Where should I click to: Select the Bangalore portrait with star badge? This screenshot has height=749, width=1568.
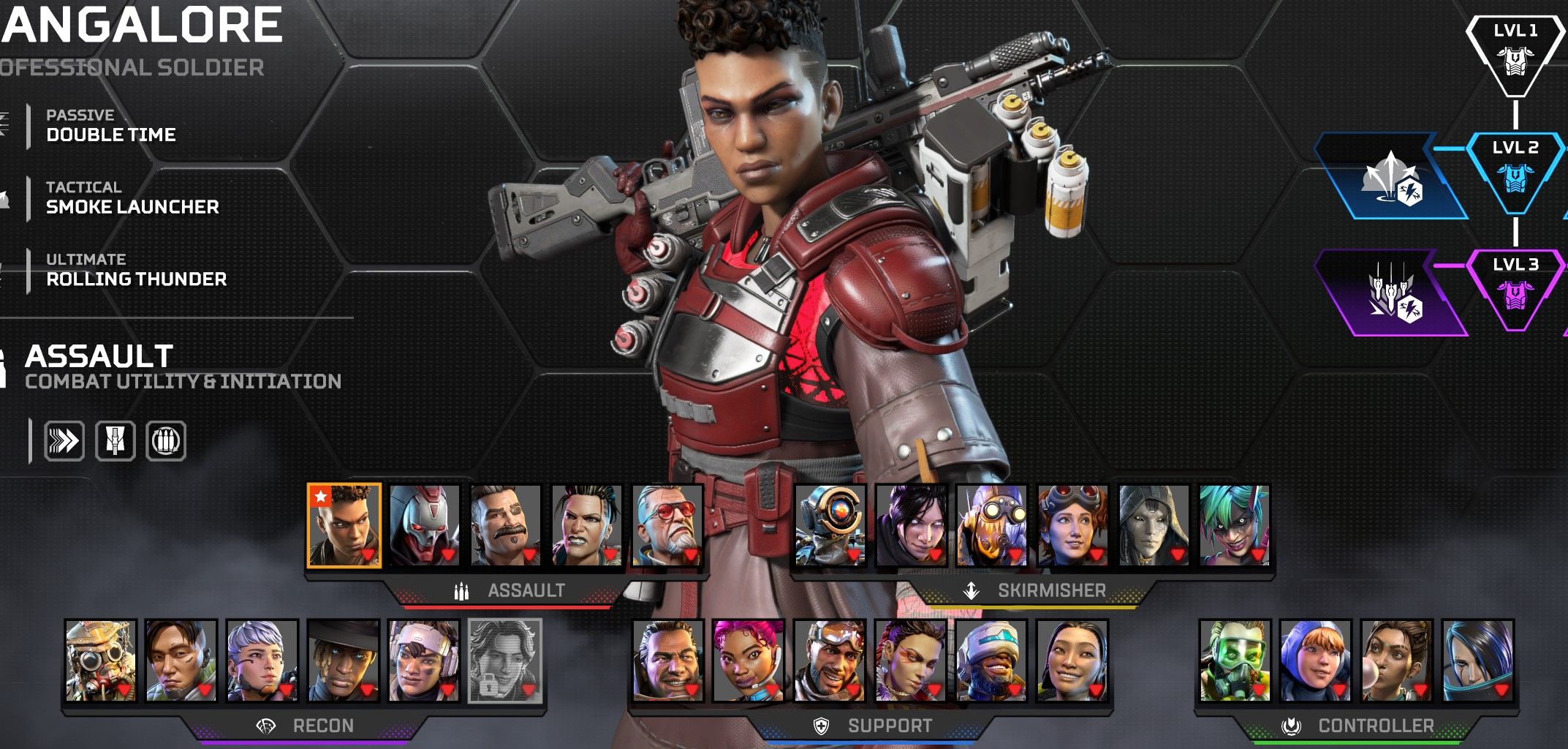[x=344, y=525]
